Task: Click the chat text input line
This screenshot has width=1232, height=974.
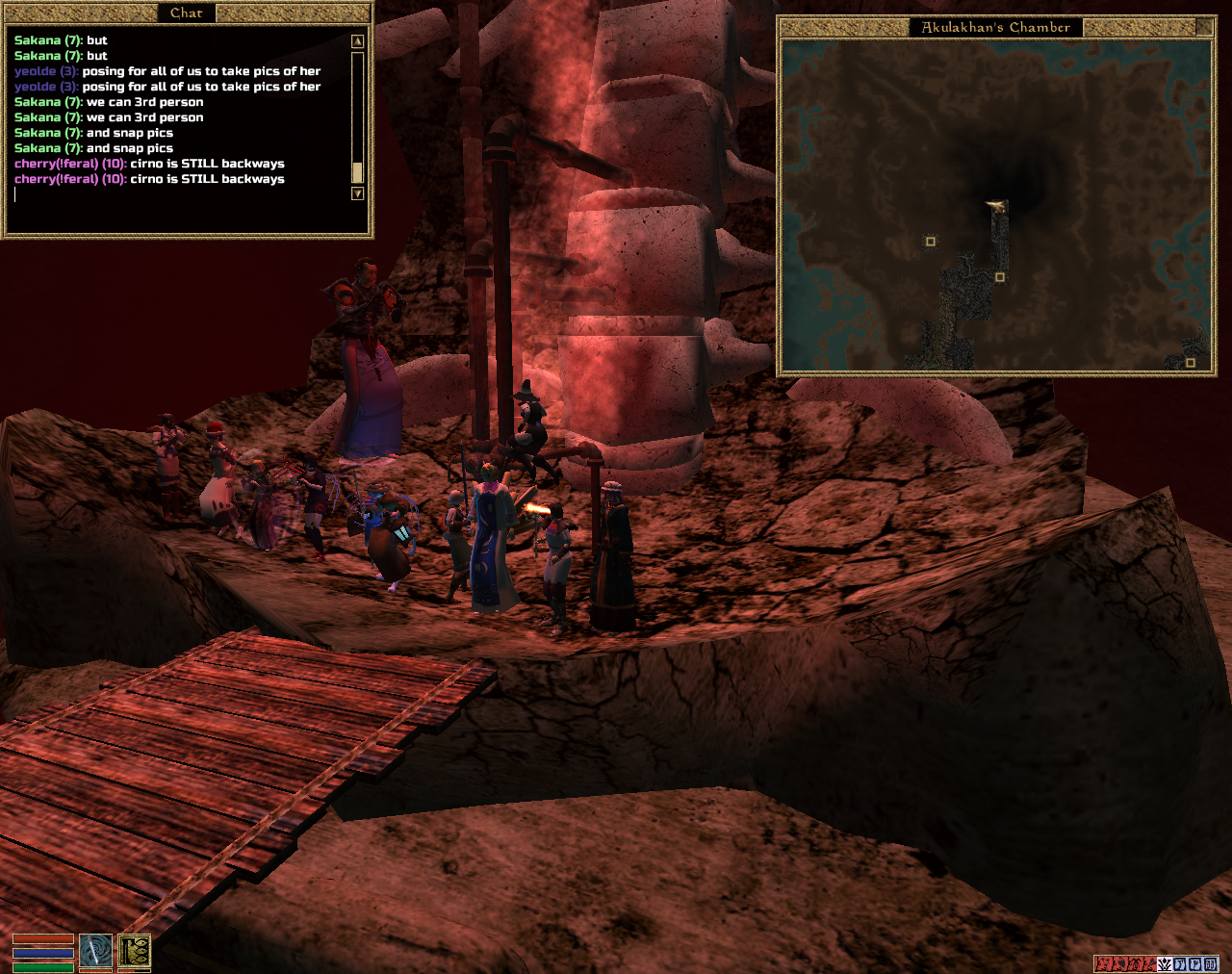Action: 183,195
